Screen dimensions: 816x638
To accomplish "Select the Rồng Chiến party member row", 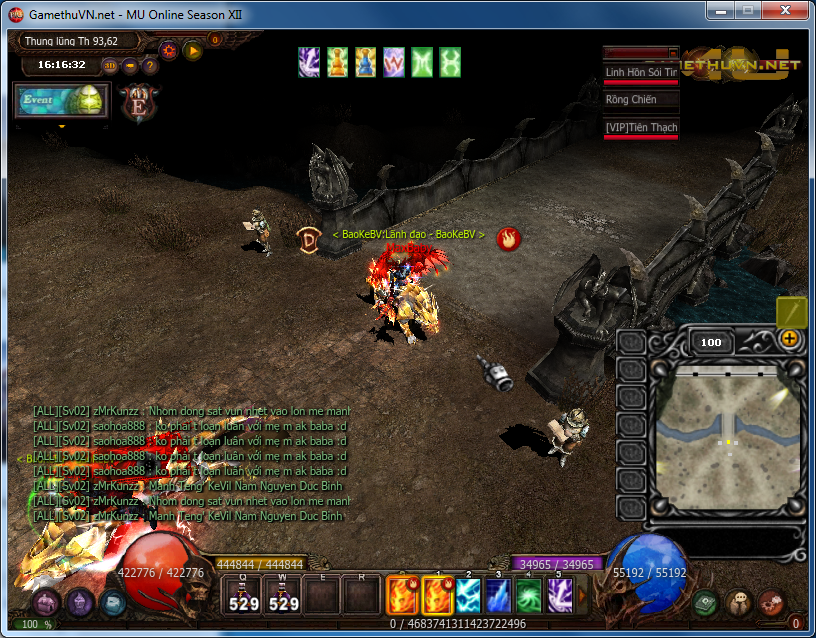I will pos(641,100).
